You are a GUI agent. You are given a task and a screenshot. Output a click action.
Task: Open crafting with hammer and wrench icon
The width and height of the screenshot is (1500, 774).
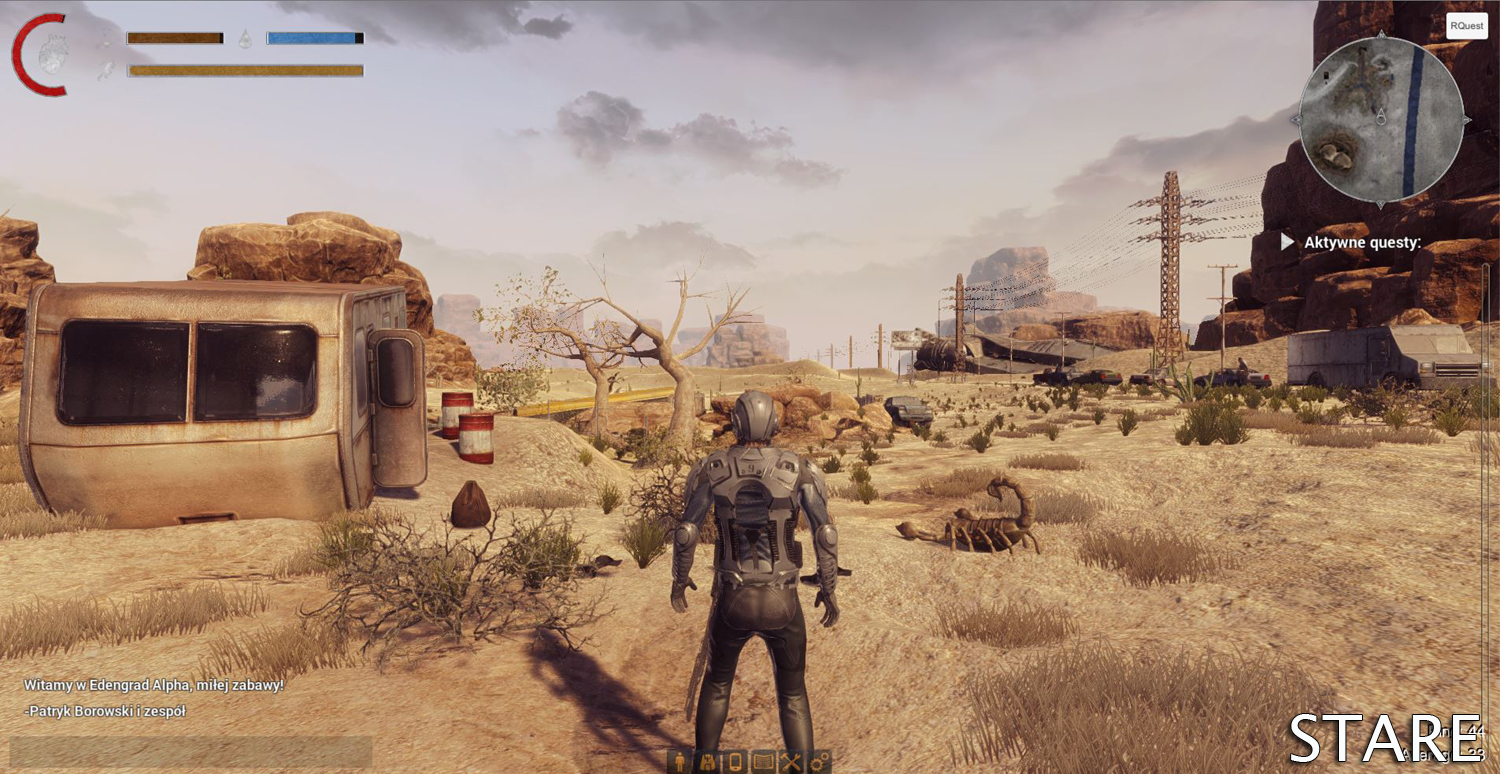791,761
